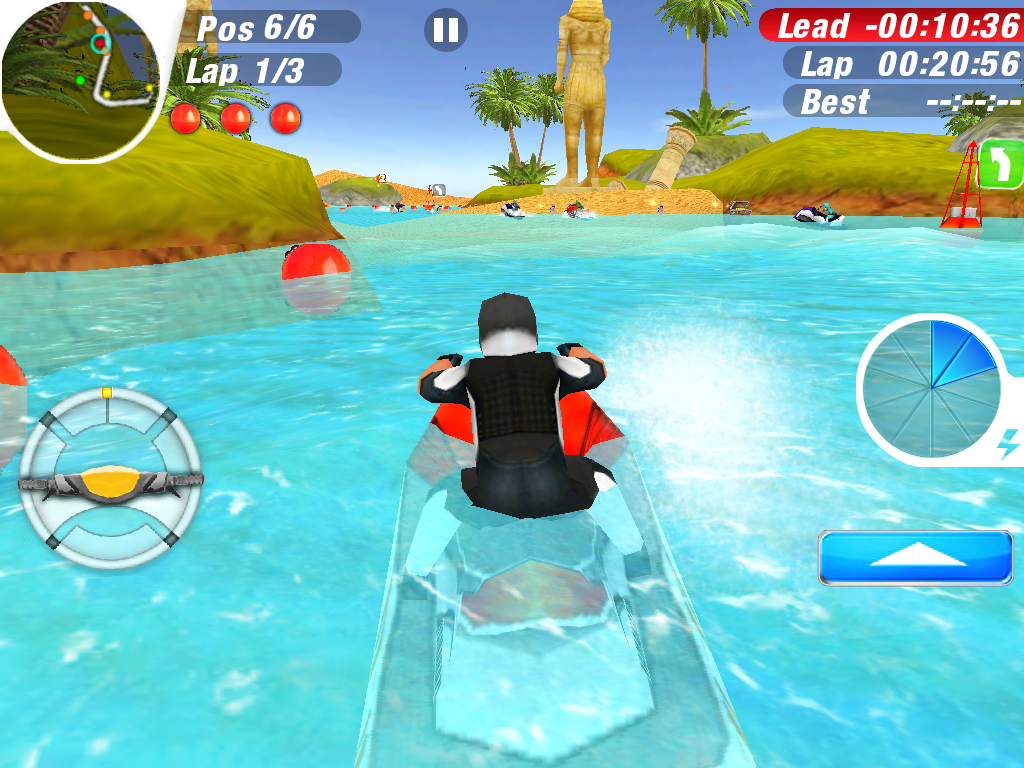Hit the blue accelerate arrow button
1024x768 pixels.
click(916, 557)
